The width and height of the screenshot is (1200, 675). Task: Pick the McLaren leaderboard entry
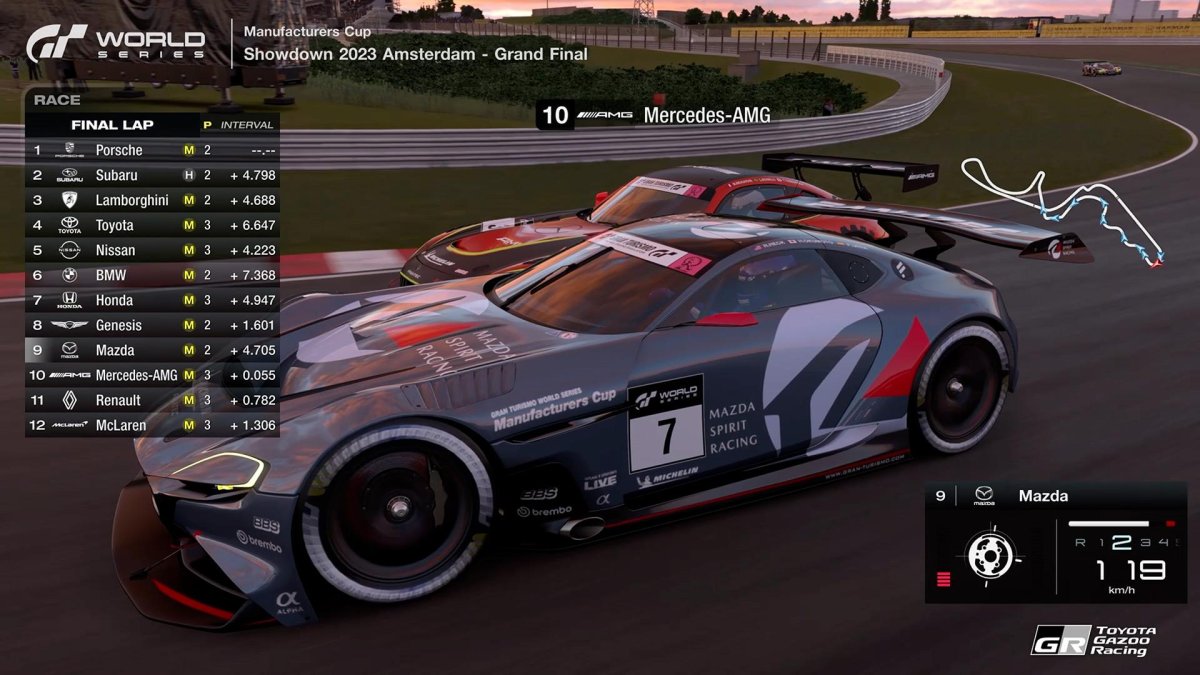click(152, 425)
